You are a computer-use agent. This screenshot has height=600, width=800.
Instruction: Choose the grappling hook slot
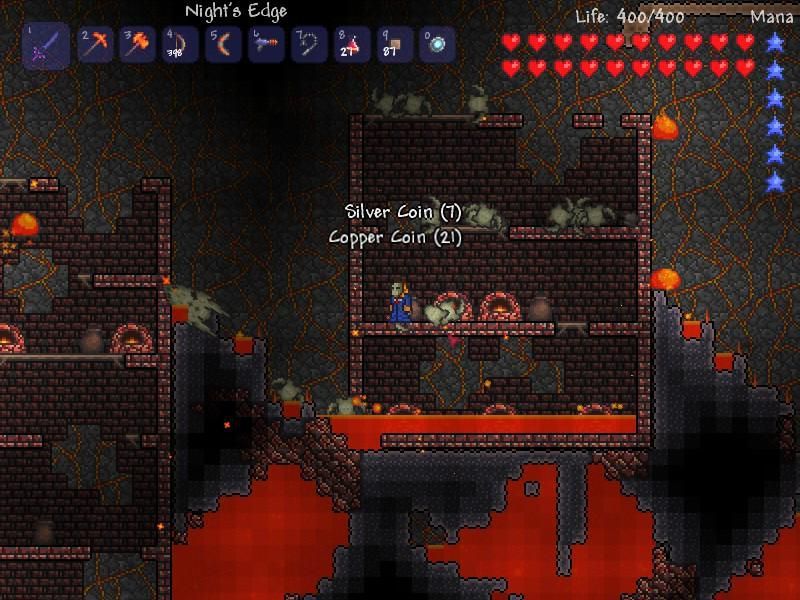[309, 45]
